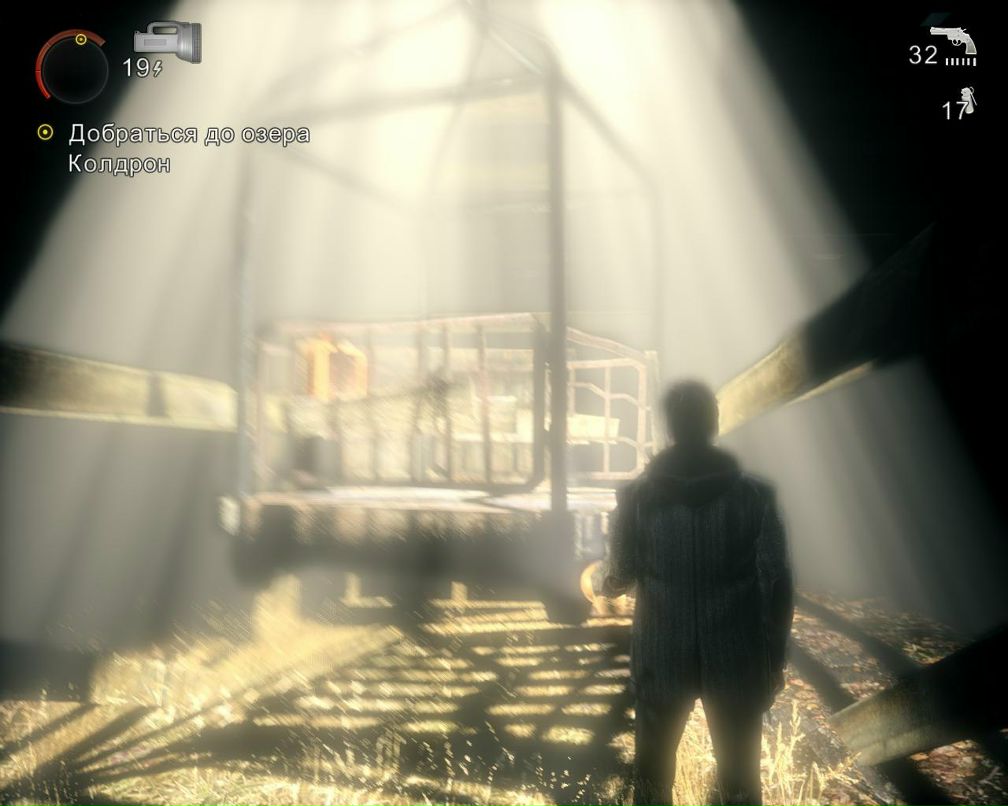Viewport: 1008px width, 806px height.
Task: Choose the flare item icon
Action: 965,101
